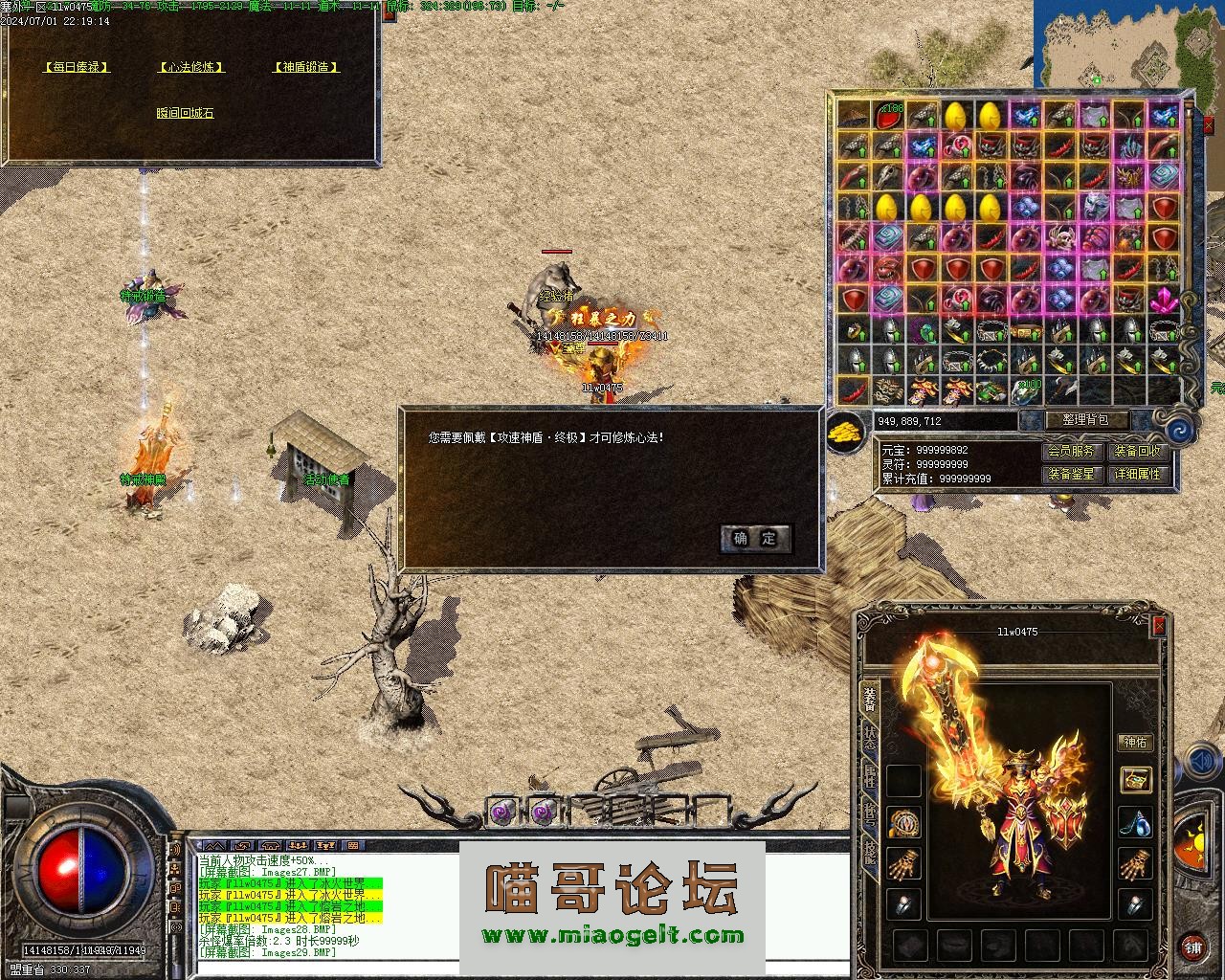Open the 每日俸禄 daily salary option
Viewport: 1225px width, 980px height.
[x=77, y=67]
